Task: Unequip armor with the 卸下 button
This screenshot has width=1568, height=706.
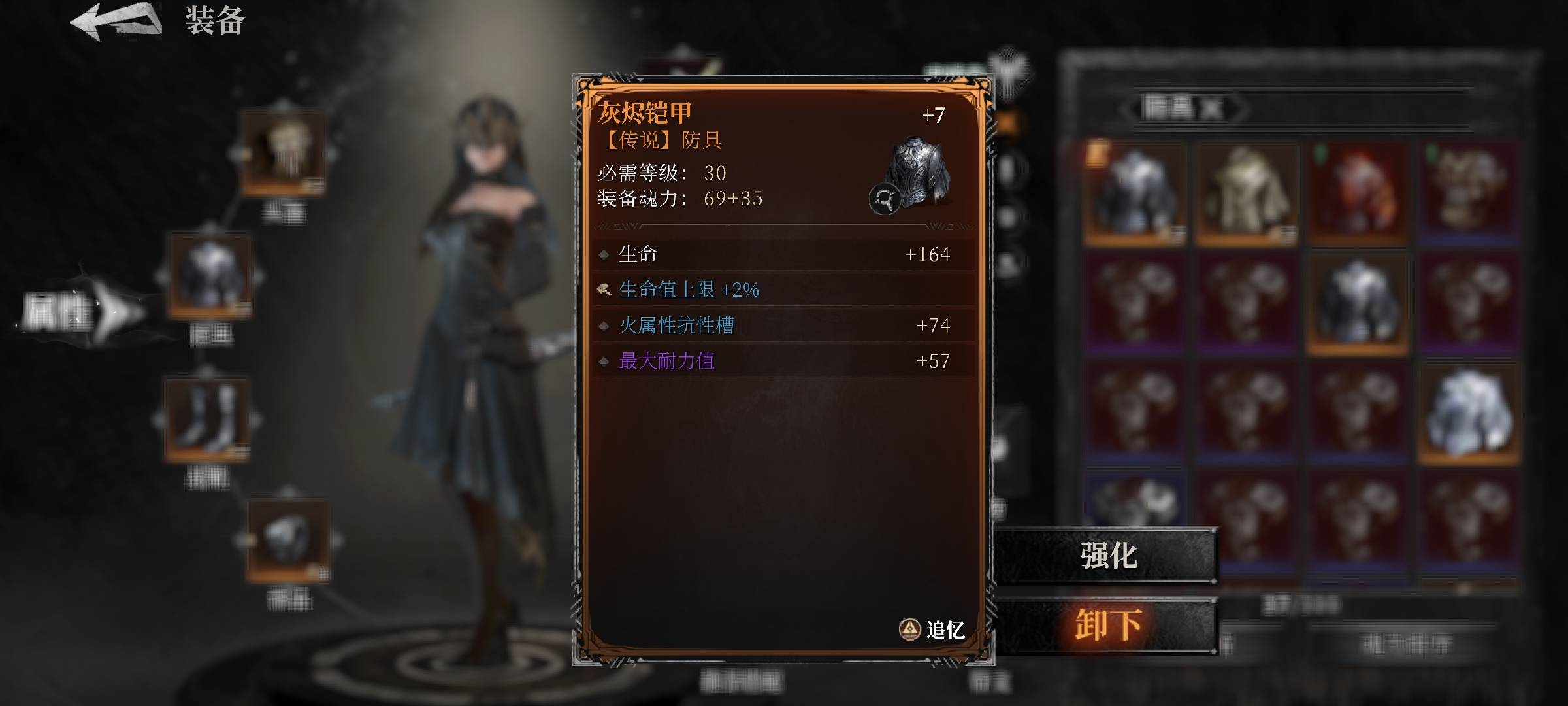Action: (x=1107, y=625)
